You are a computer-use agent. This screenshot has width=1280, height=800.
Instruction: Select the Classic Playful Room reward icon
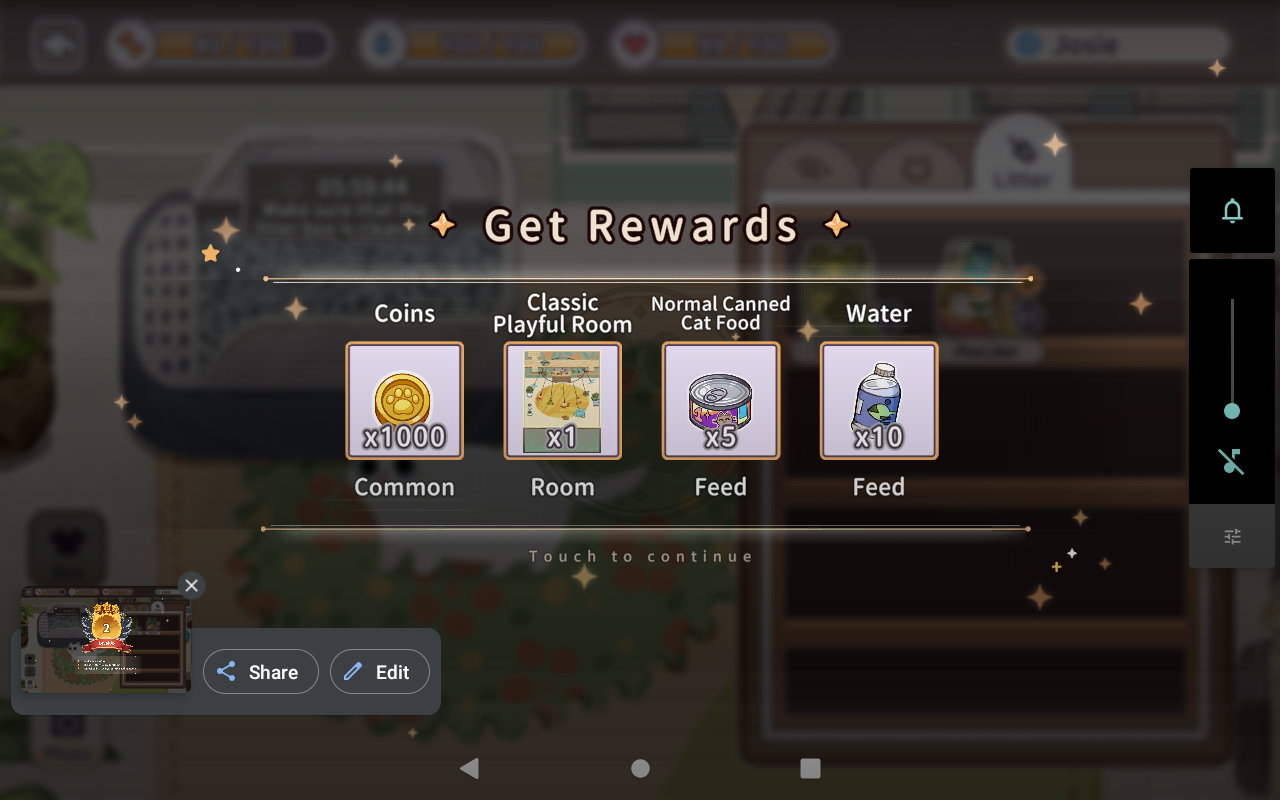coord(562,400)
